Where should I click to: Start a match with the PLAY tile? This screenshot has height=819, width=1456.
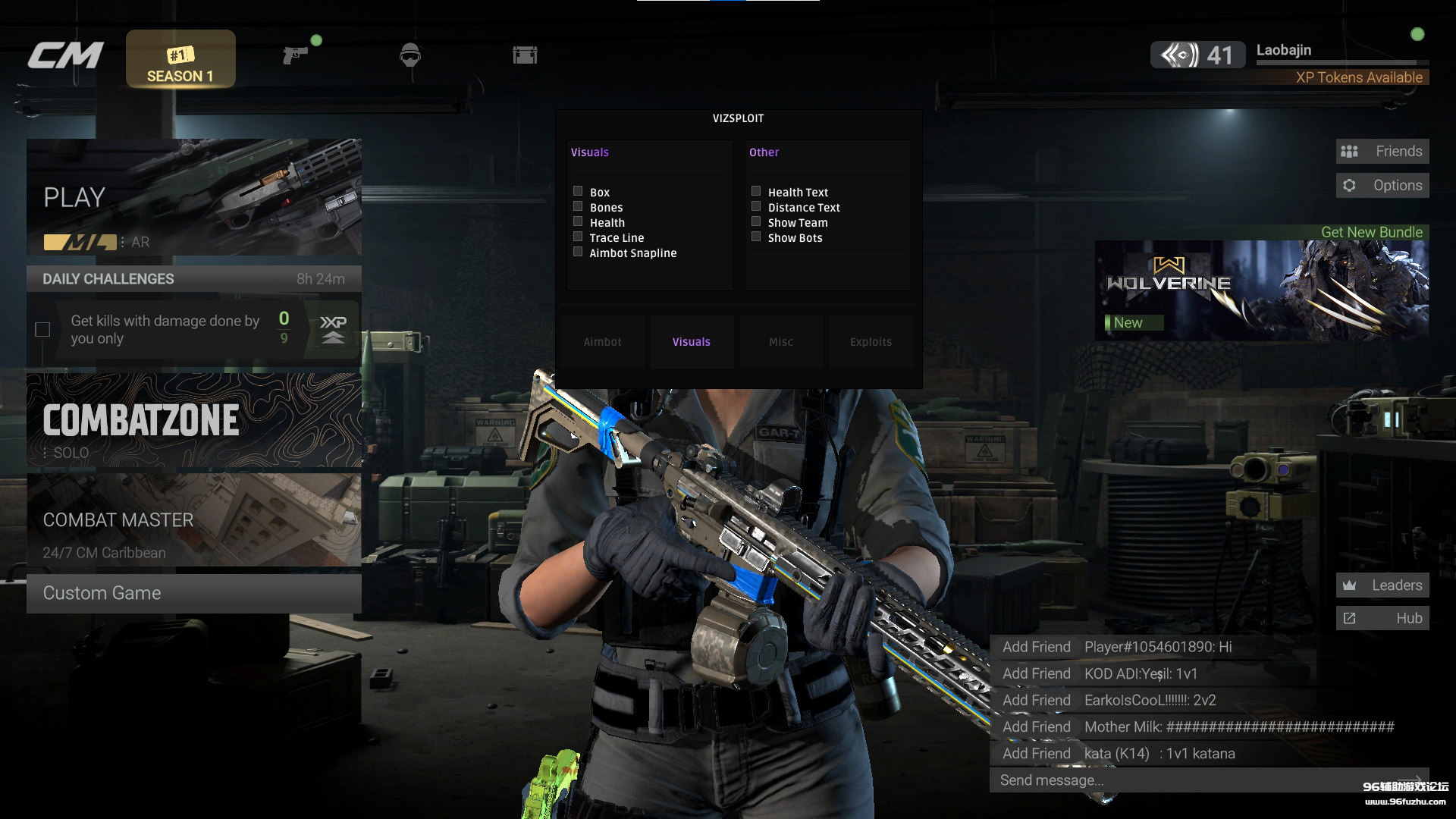(193, 197)
